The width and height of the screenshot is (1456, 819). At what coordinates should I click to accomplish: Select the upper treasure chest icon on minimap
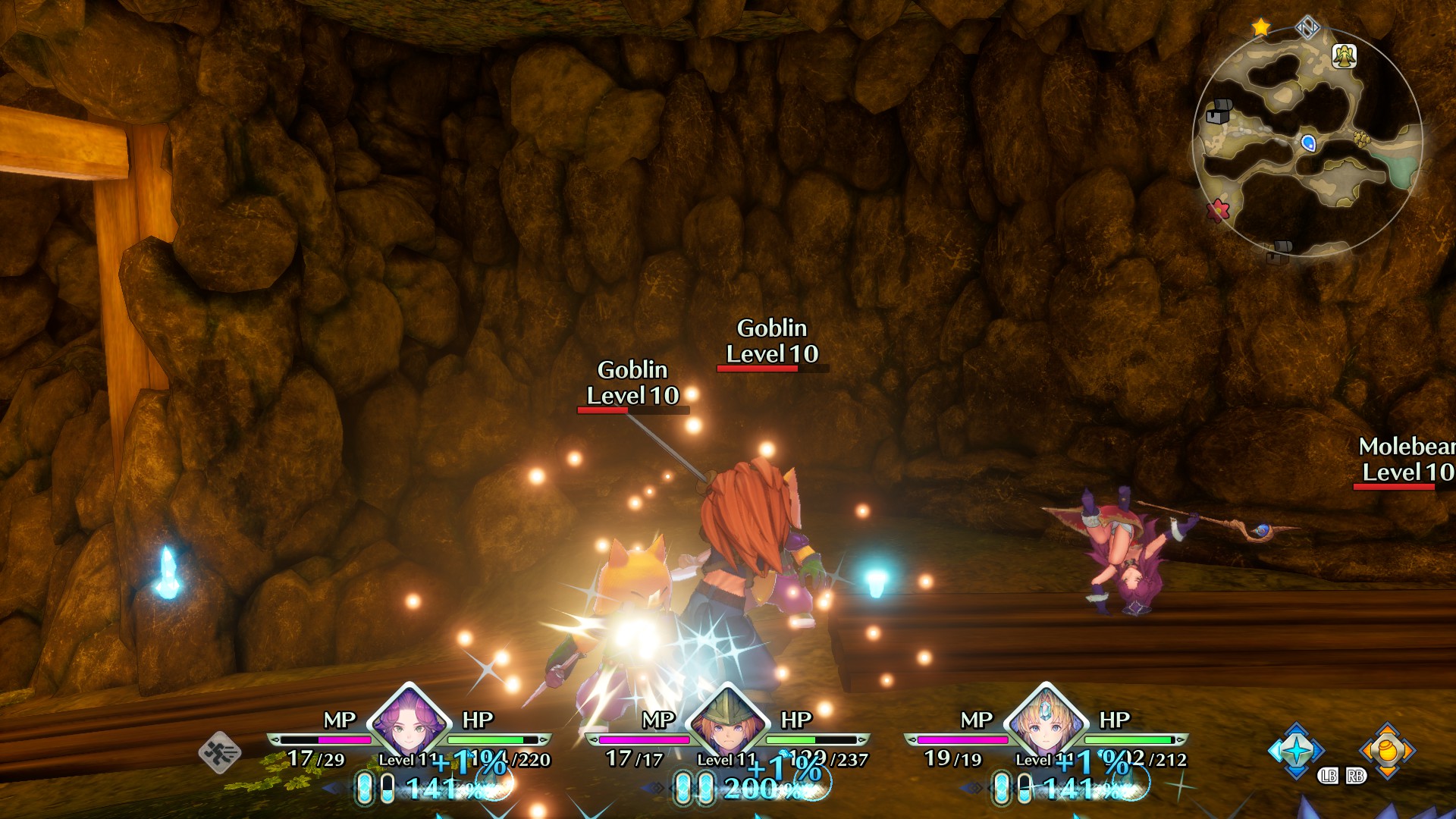pyautogui.click(x=1219, y=111)
